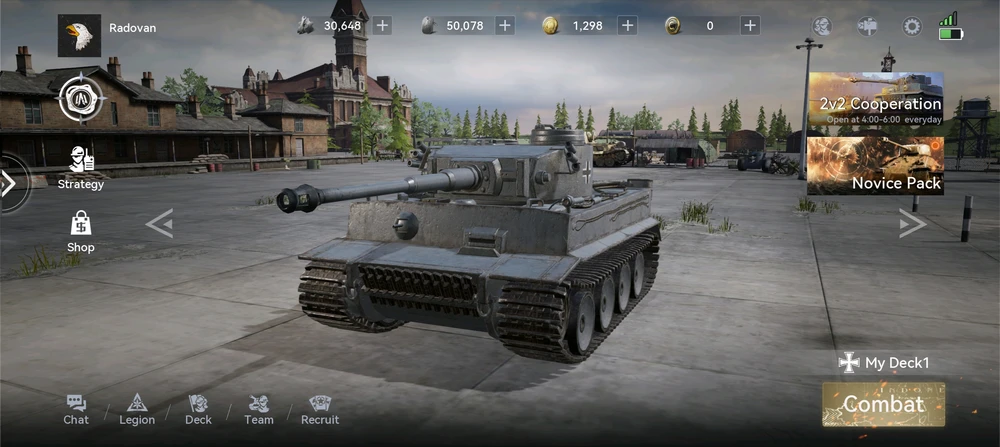Open the Legion screen
This screenshot has width=1000, height=447.
[x=137, y=409]
